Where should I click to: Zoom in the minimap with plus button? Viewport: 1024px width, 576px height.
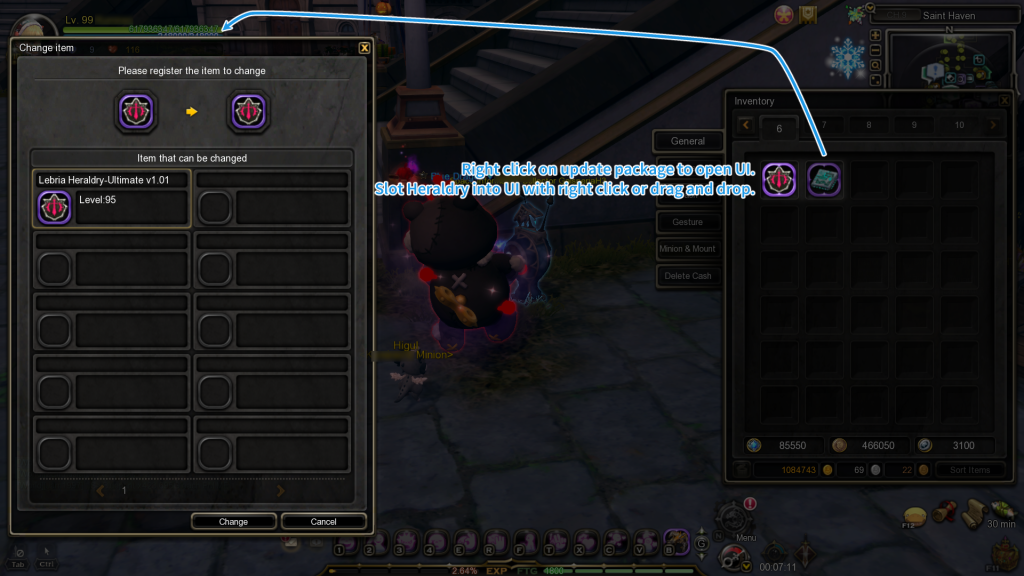pyautogui.click(x=876, y=35)
